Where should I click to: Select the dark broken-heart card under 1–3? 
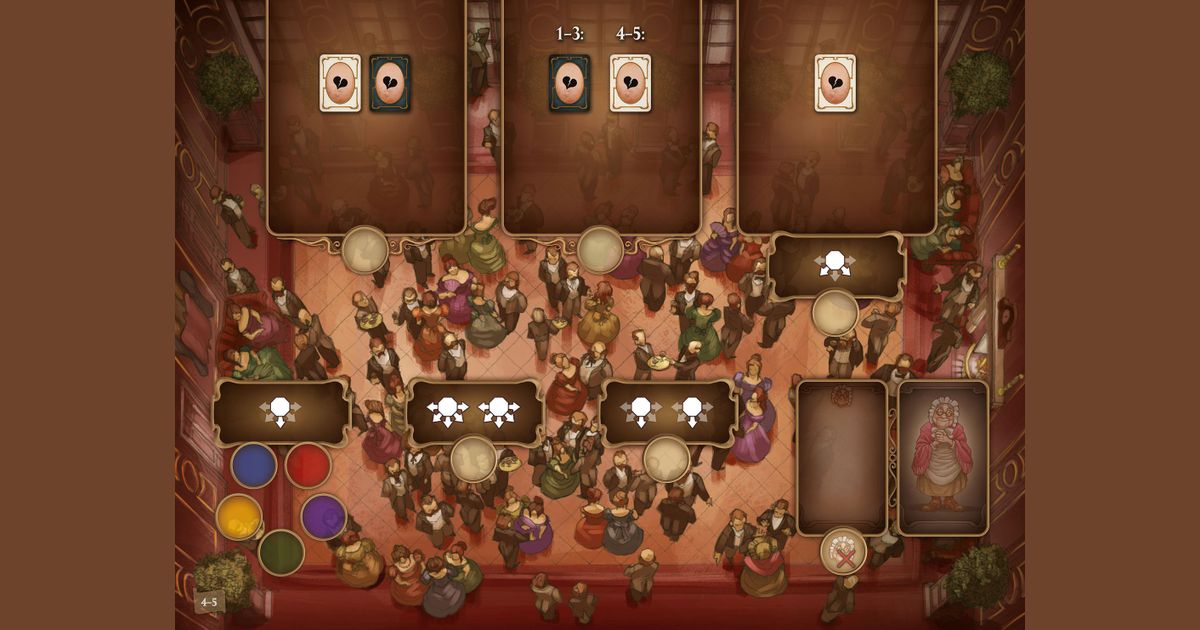click(x=570, y=82)
